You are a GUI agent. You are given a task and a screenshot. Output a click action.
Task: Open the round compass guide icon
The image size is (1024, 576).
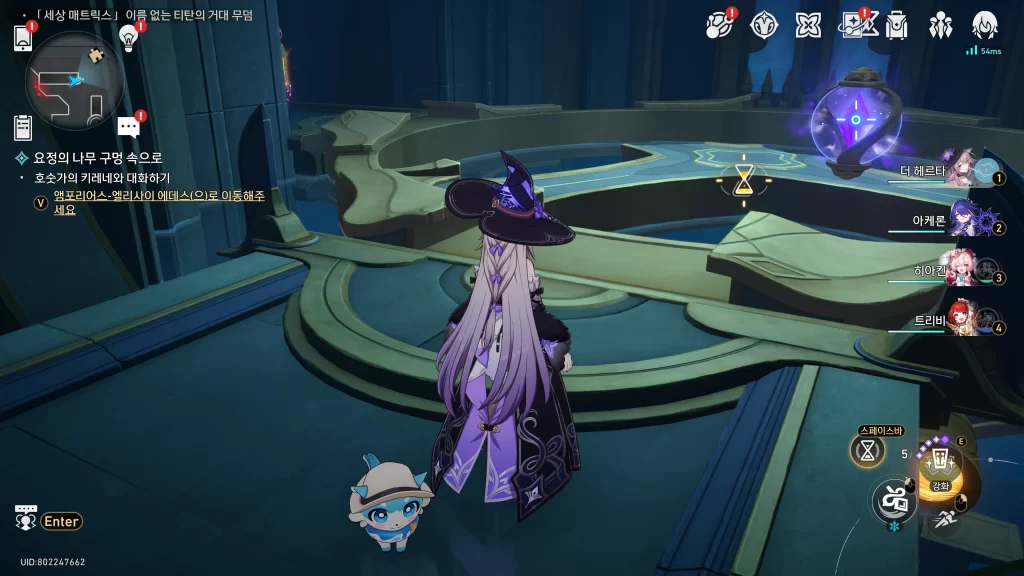(765, 25)
